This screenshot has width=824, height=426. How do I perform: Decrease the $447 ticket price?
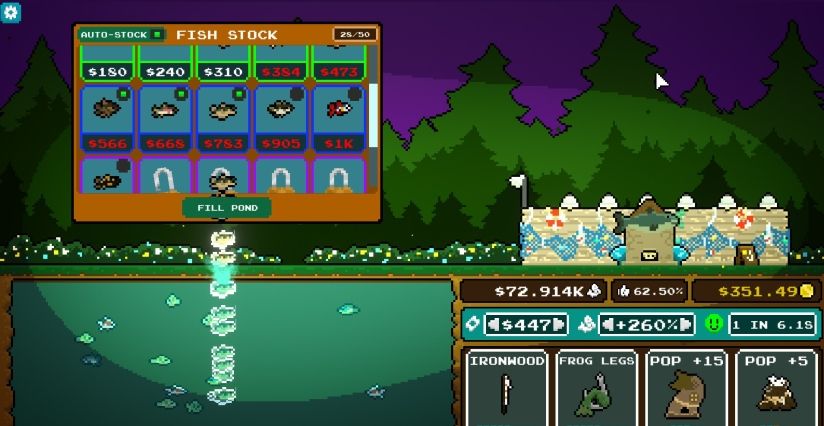[493, 325]
